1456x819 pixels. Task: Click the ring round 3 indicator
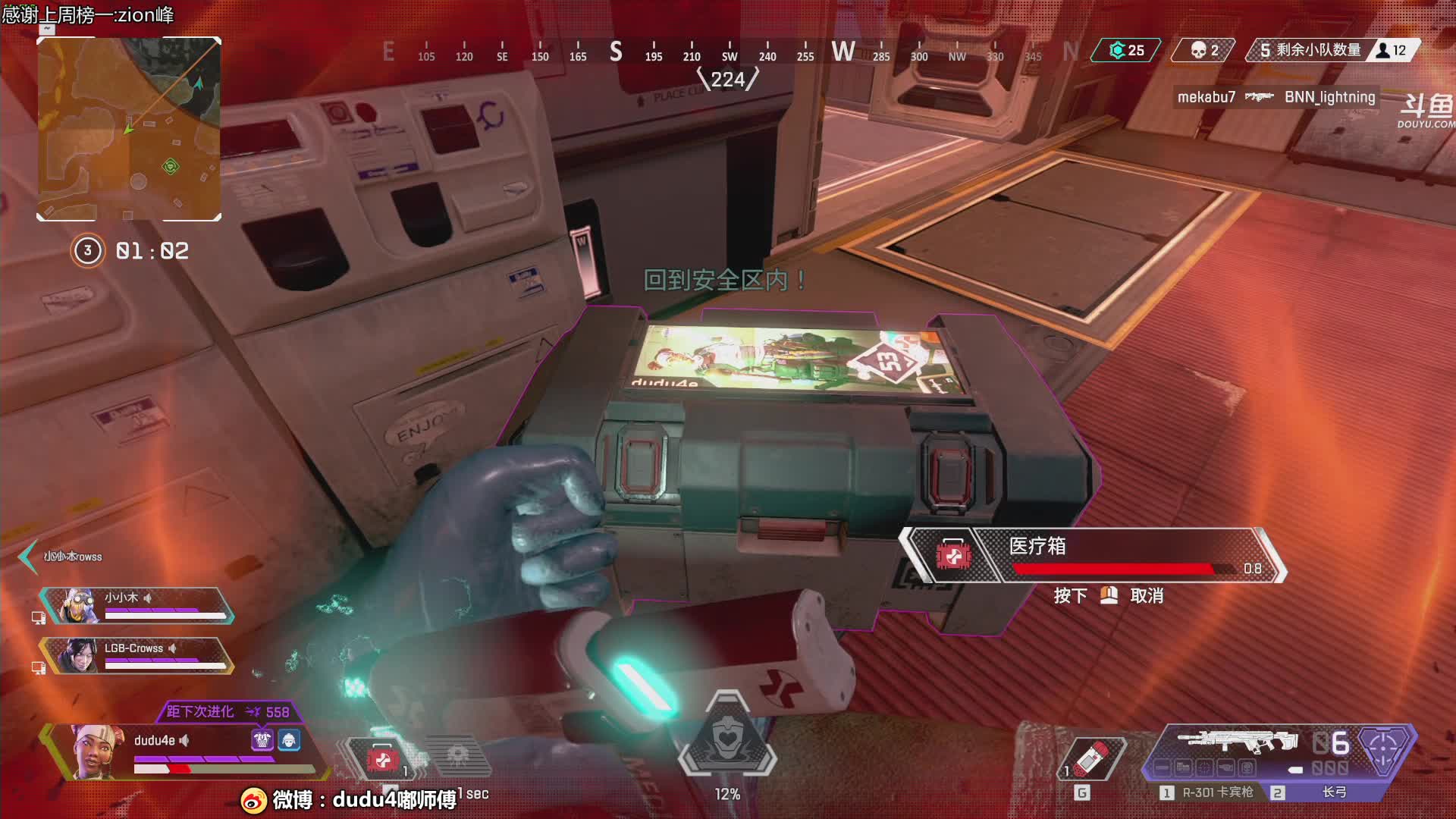point(87,251)
